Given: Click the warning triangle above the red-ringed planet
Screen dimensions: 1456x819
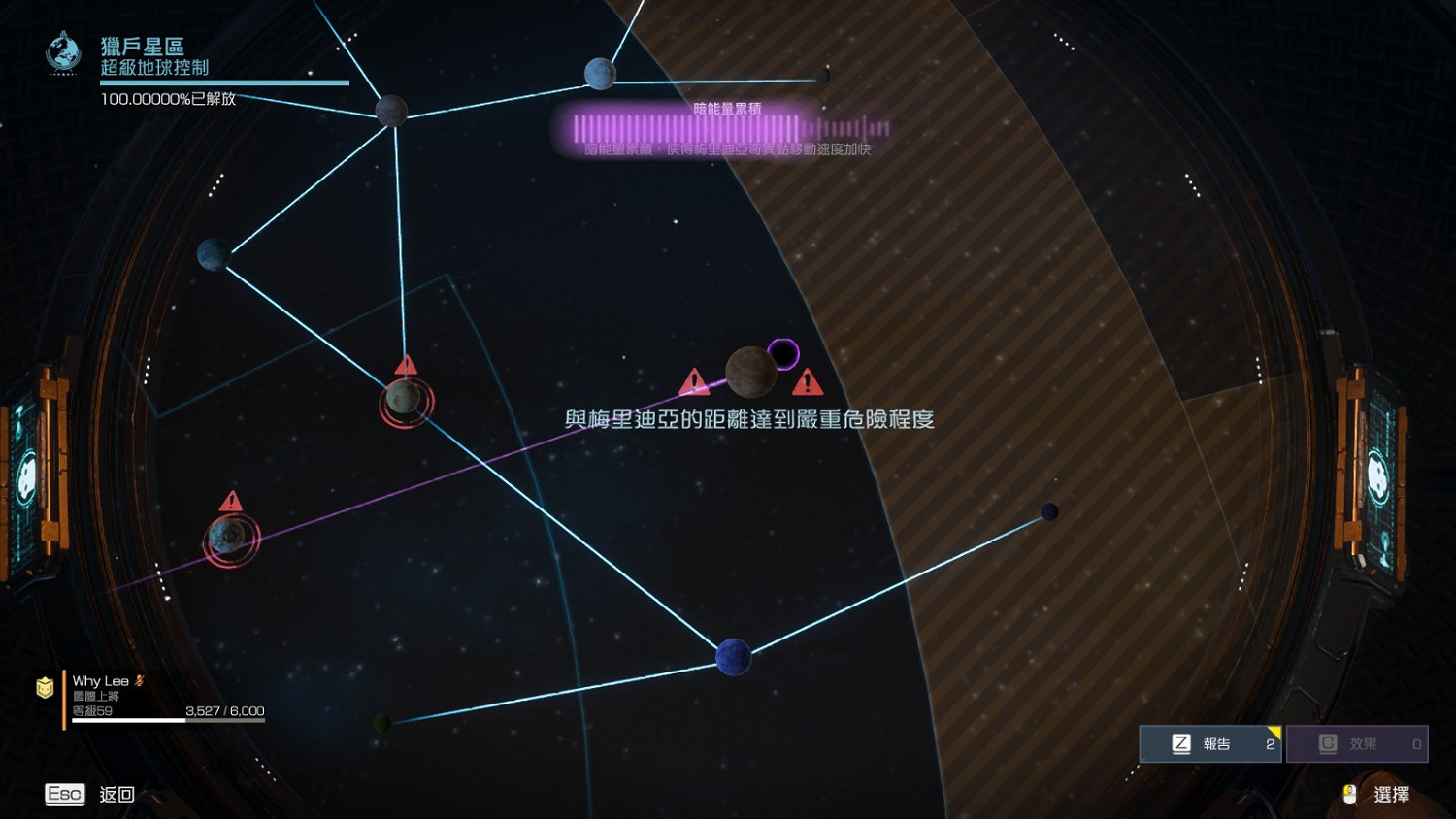Looking at the screenshot, I should (406, 365).
